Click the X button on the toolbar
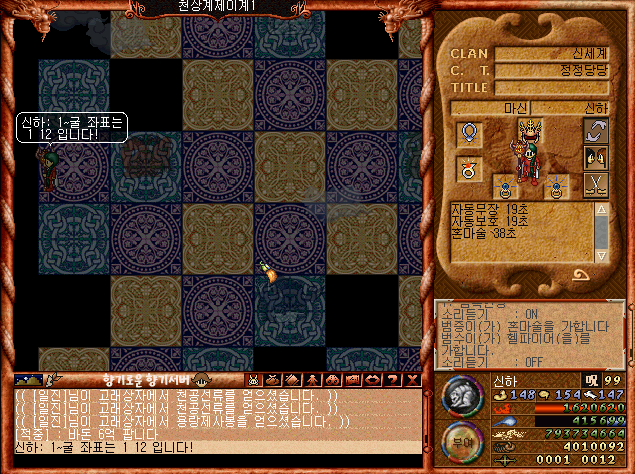Viewport: 635px width, 474px height. 411,380
